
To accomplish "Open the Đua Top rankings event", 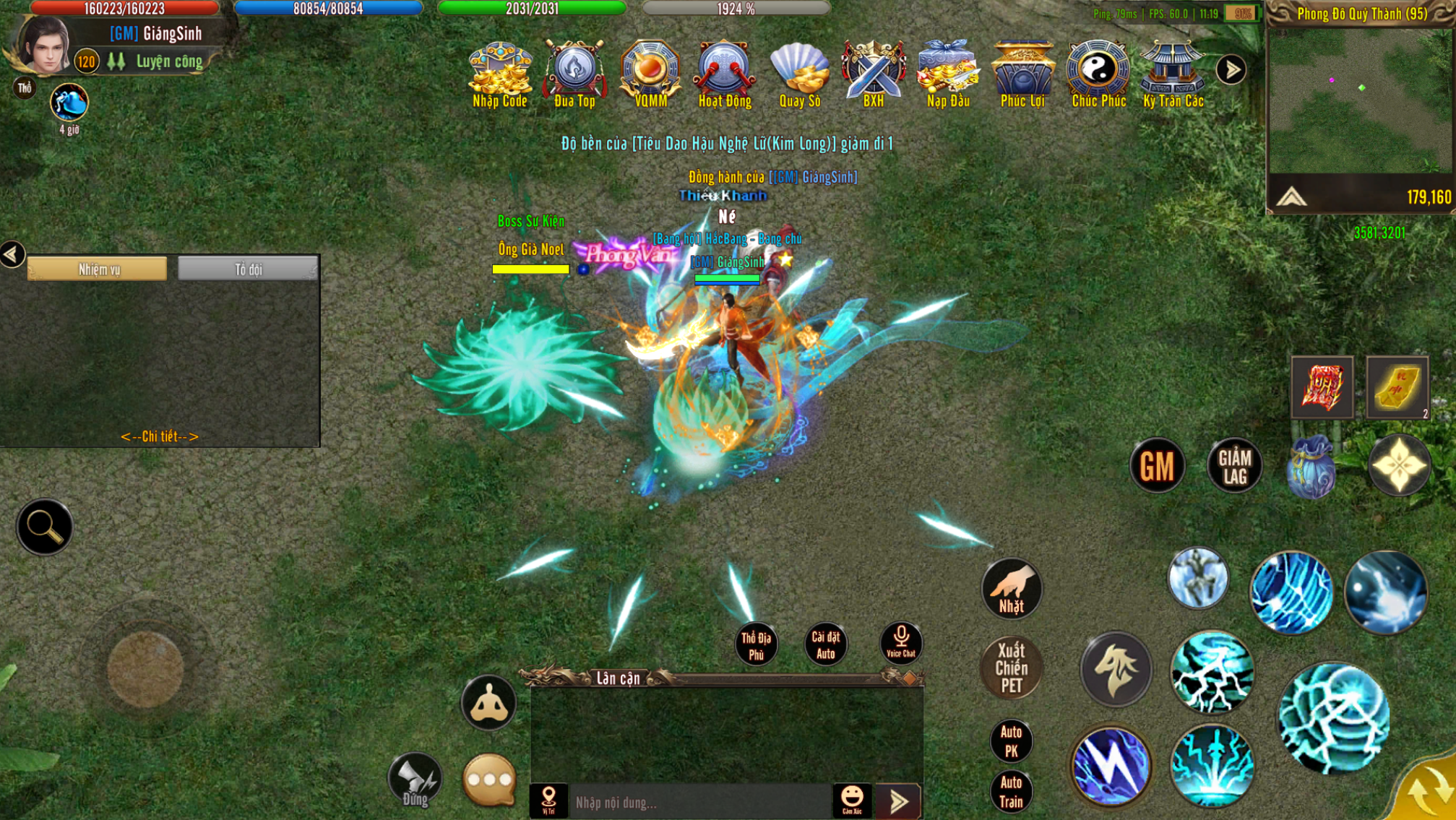I will [574, 74].
